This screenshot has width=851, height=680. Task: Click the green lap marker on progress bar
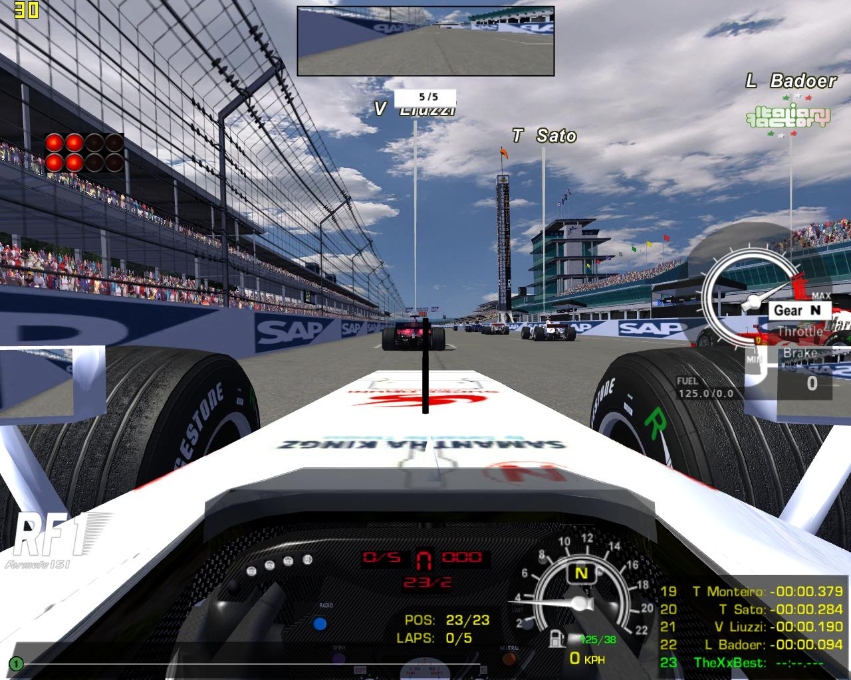click(x=16, y=663)
